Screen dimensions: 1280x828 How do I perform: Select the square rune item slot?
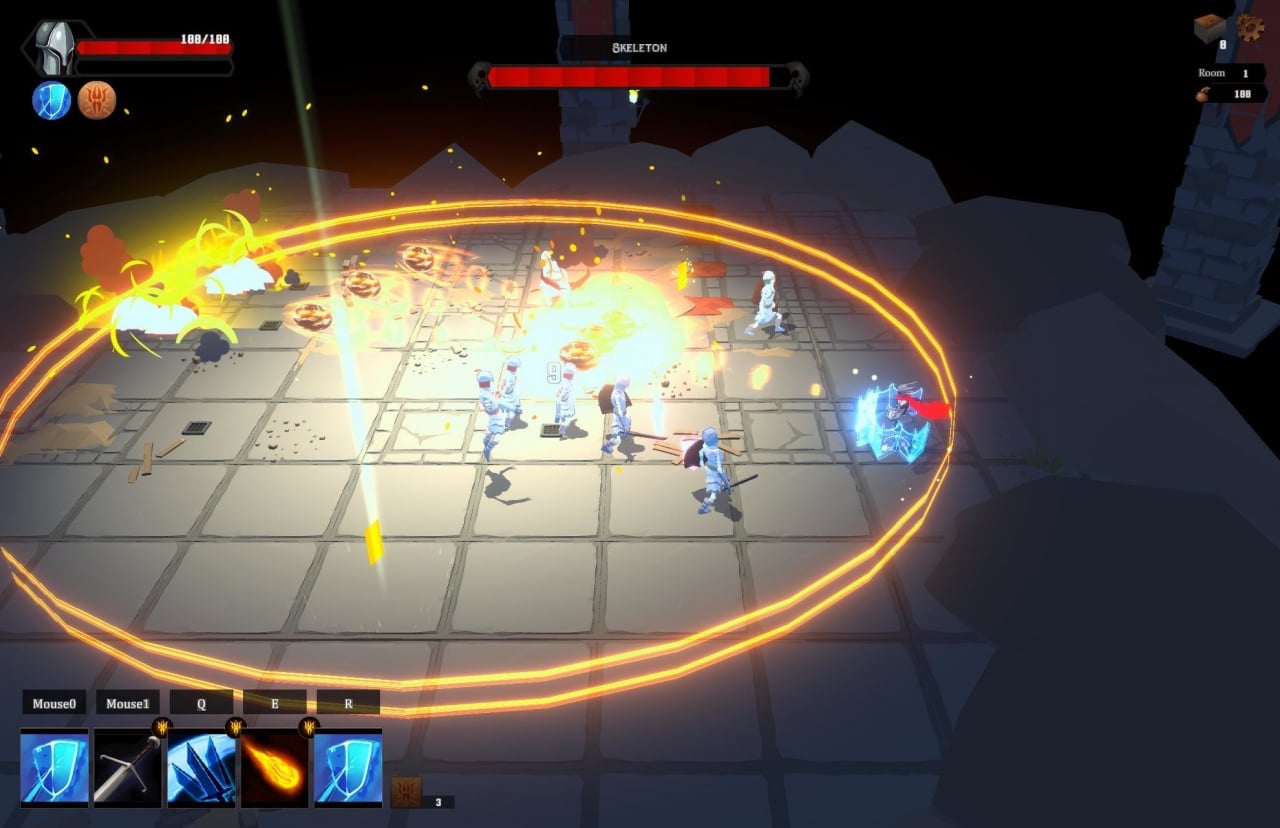(x=405, y=792)
